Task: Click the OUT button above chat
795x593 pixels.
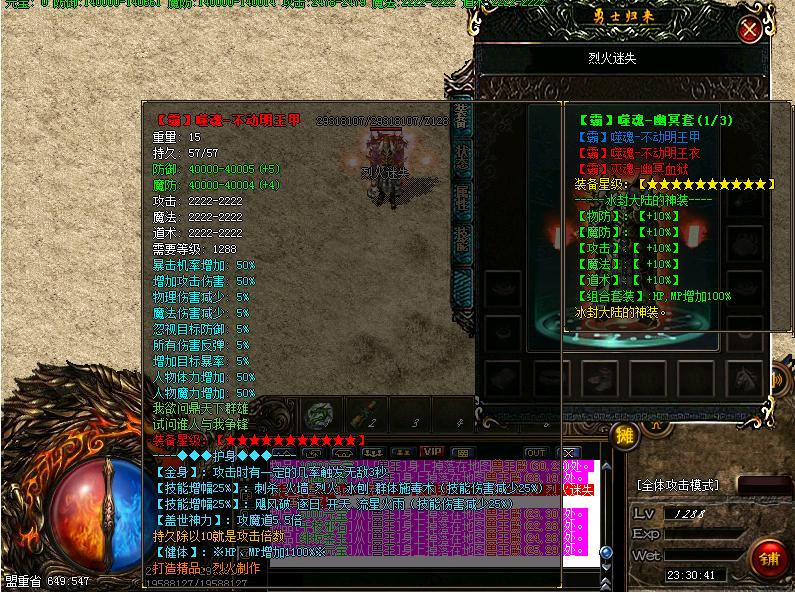Action: point(536,453)
